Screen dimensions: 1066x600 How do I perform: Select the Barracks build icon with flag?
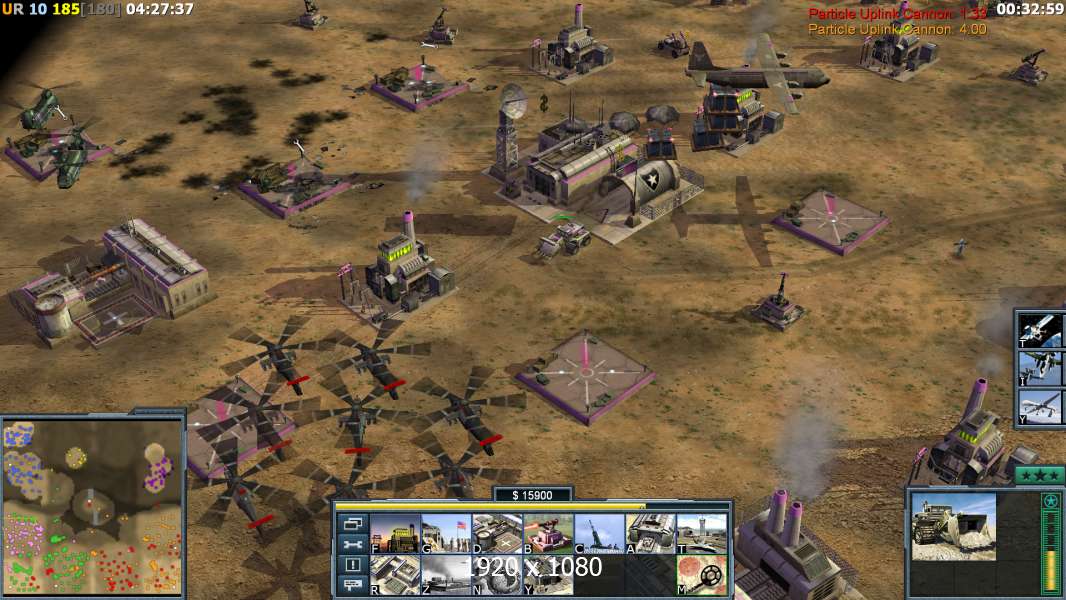point(446,533)
